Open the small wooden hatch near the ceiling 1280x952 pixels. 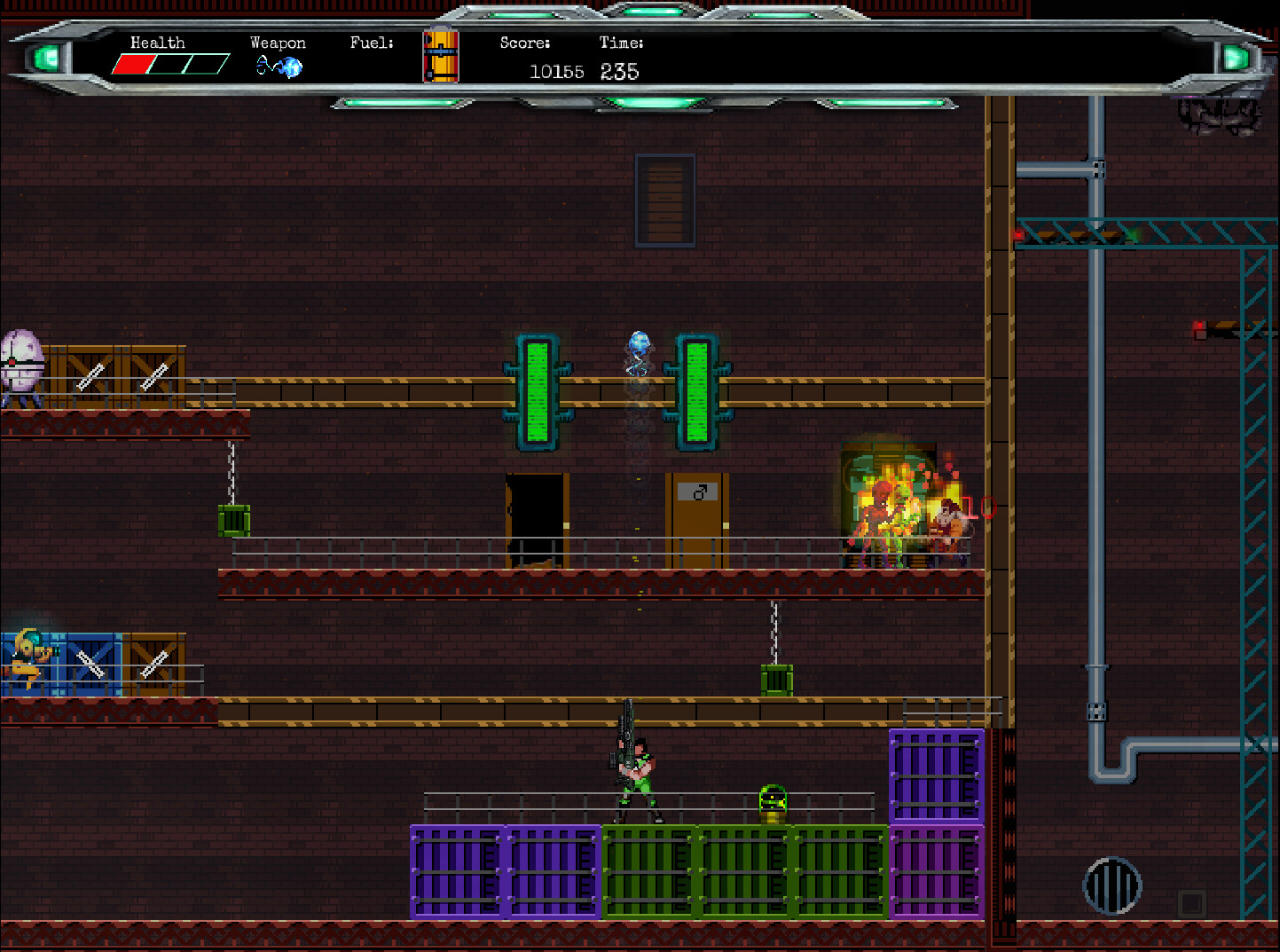(665, 200)
